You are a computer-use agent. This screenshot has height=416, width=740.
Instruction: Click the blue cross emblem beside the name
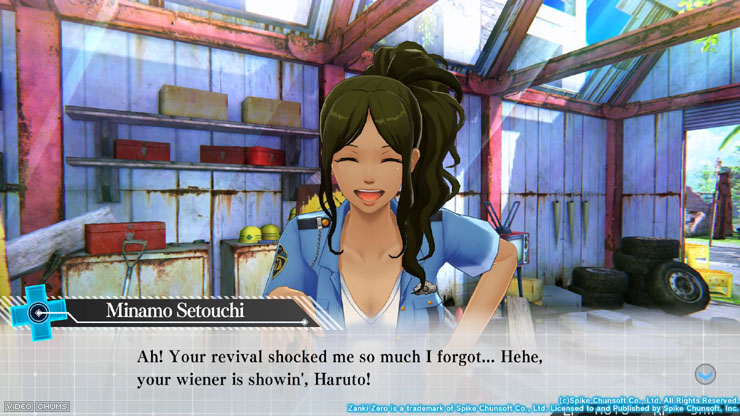click(37, 308)
